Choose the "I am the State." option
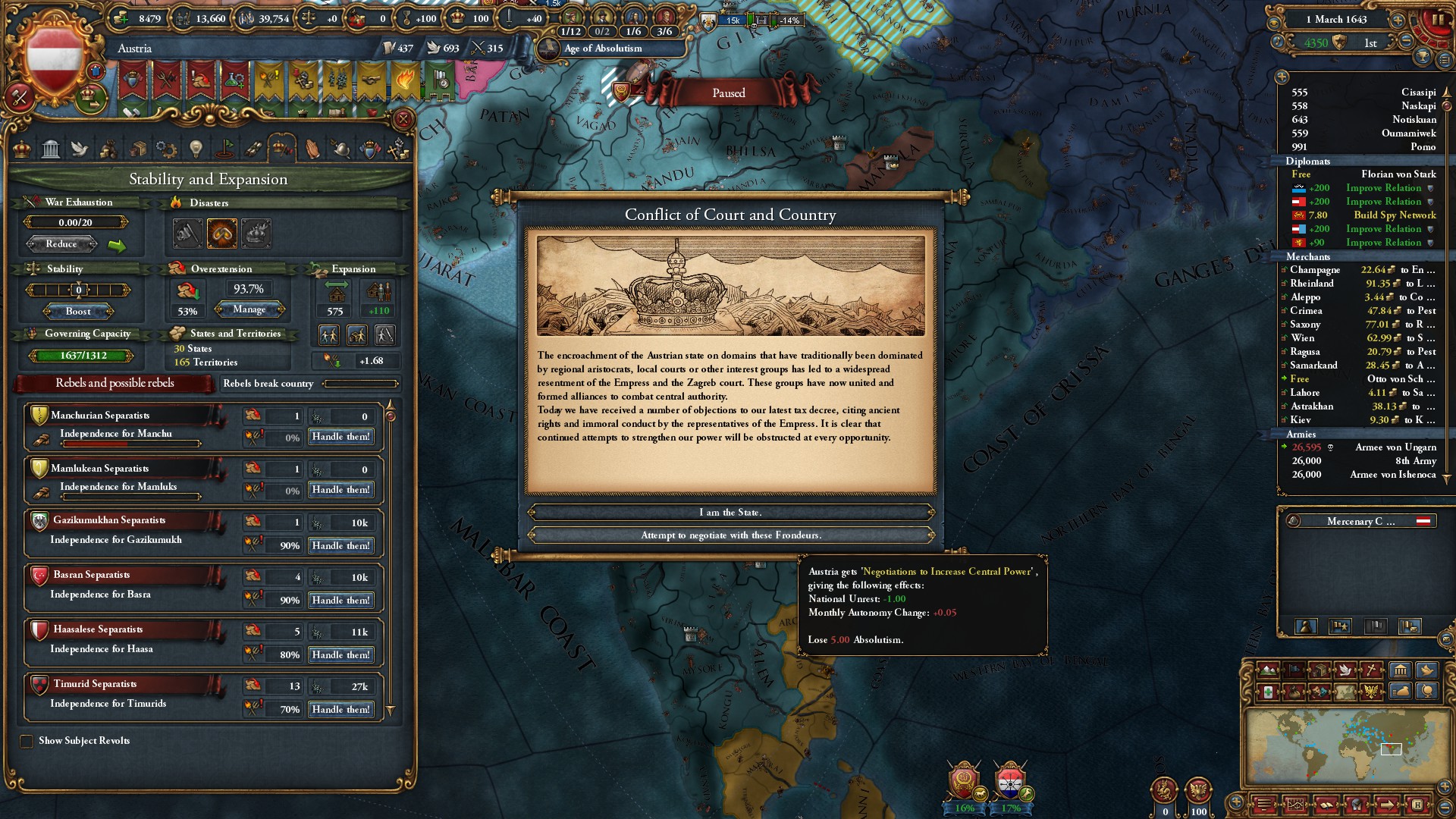This screenshot has width=1456, height=819. [x=730, y=513]
